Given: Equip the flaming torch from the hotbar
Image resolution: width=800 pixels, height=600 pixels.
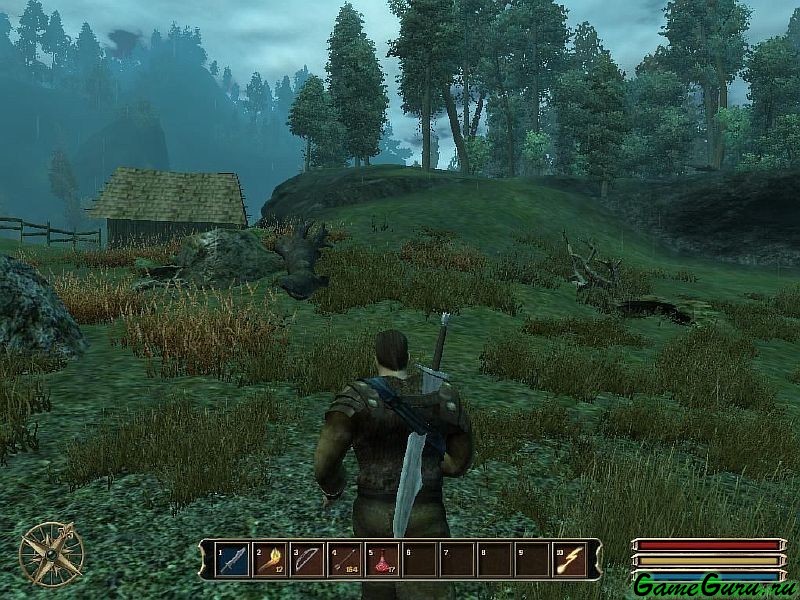Looking at the screenshot, I should coord(270,560).
